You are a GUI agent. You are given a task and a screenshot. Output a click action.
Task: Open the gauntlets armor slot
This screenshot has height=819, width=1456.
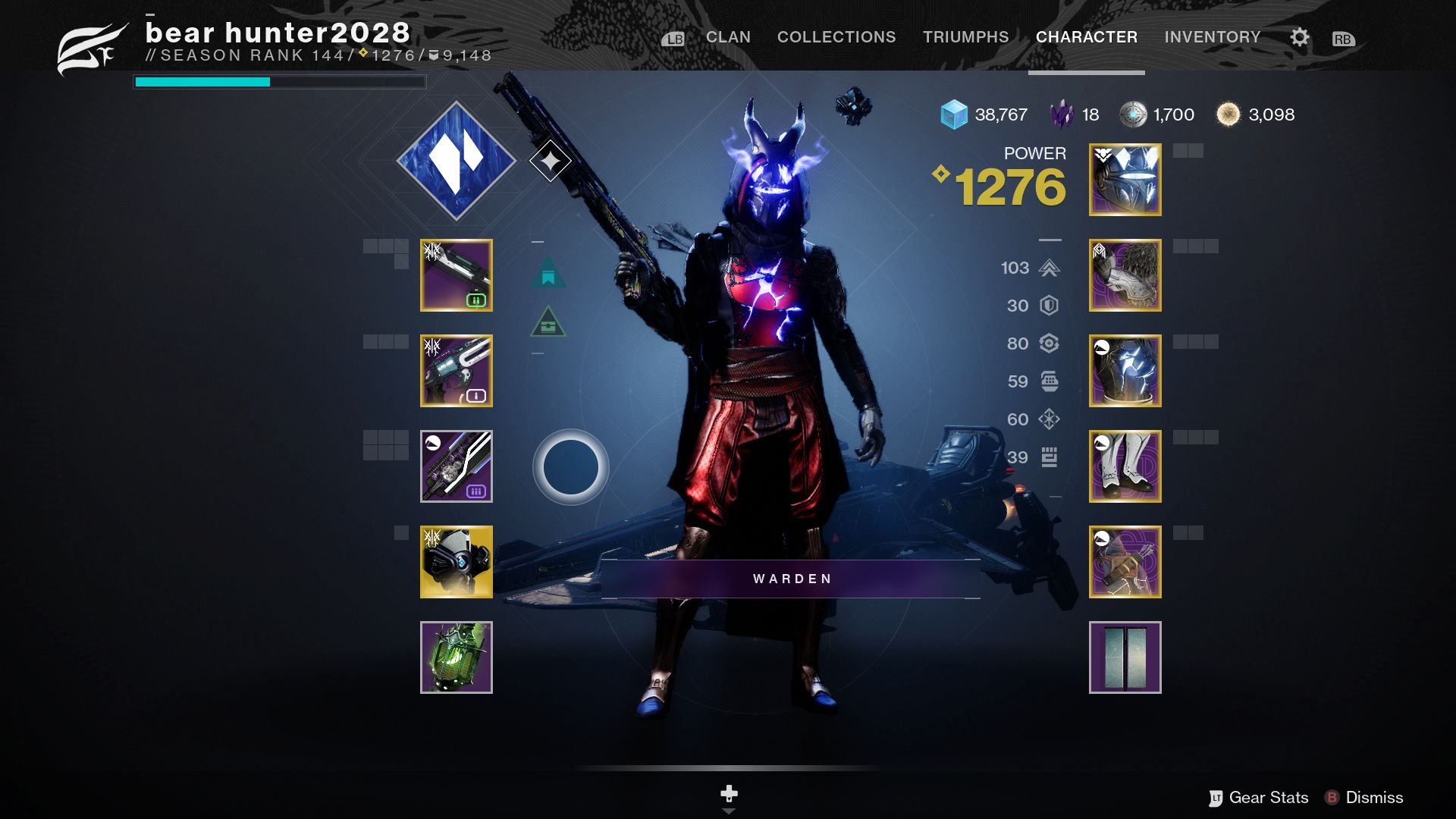(1125, 275)
